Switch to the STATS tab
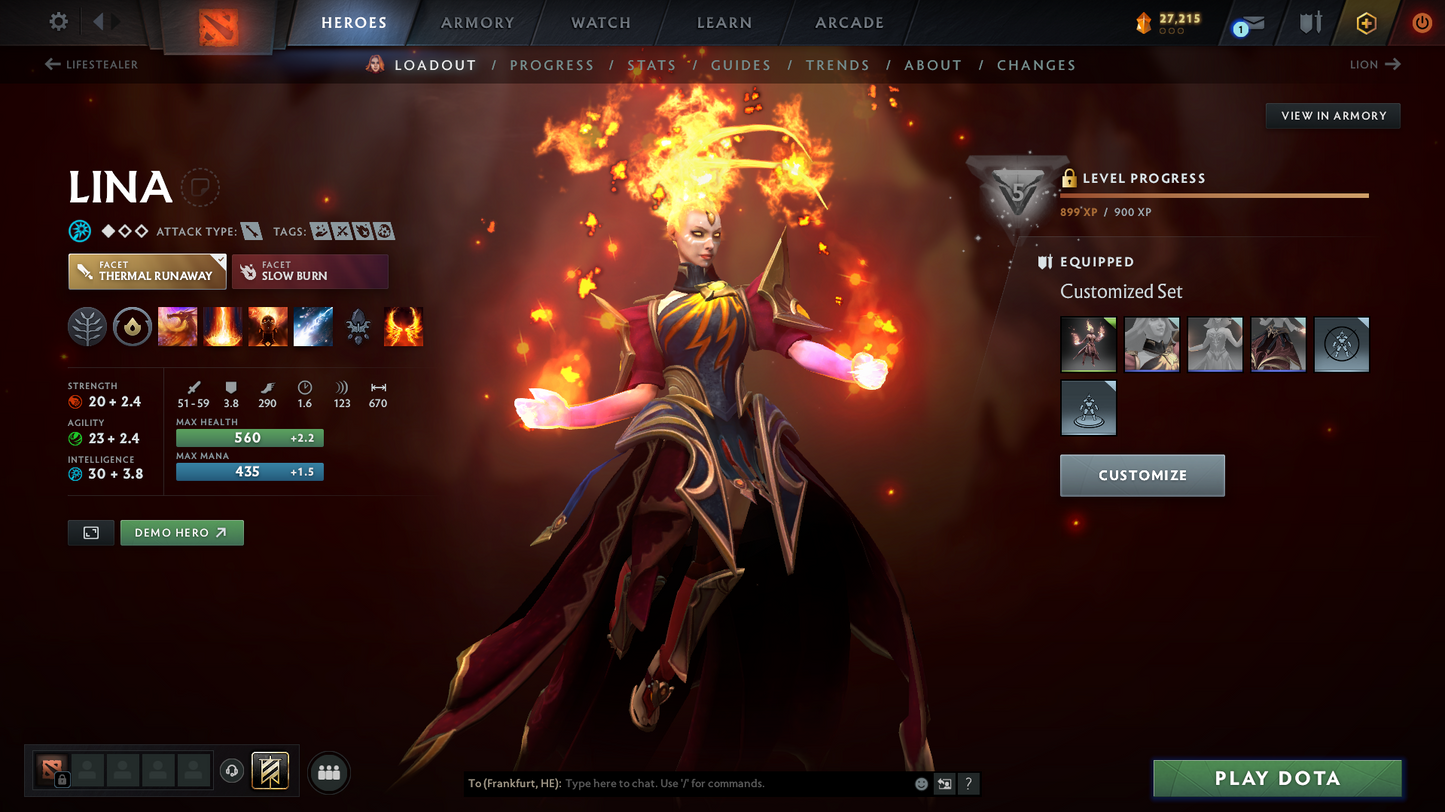 (652, 64)
